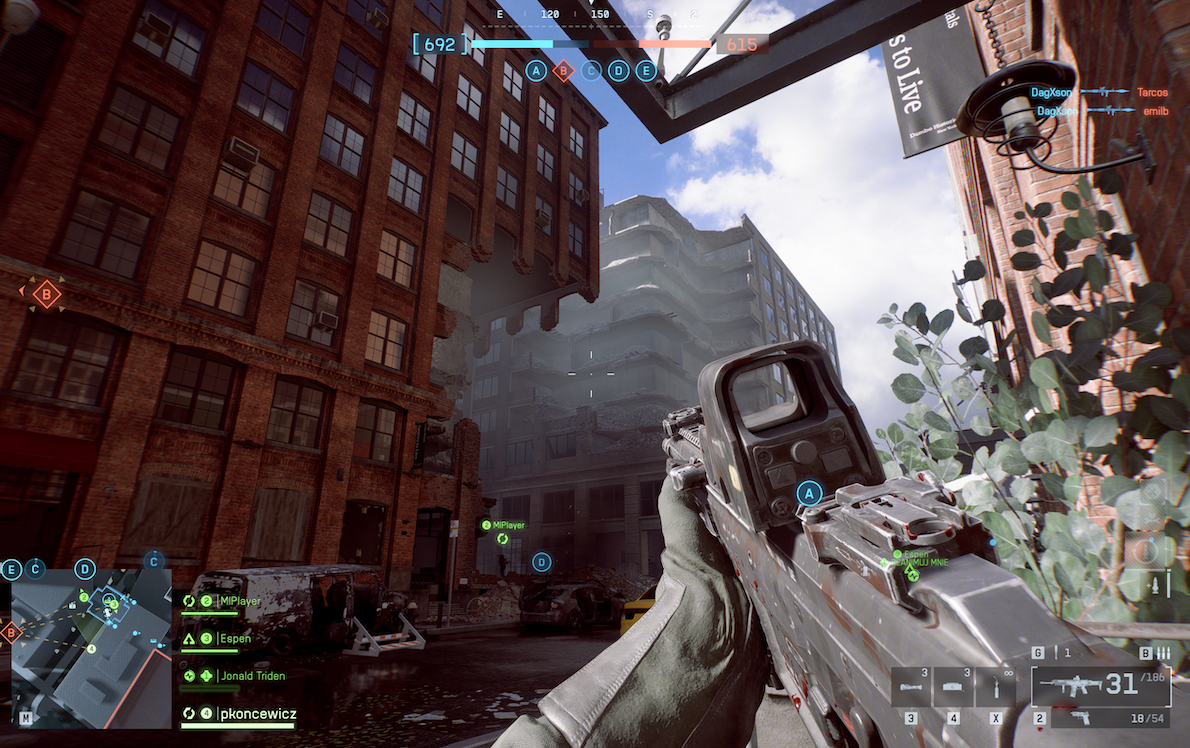Select pkoncewicz in the squad list
This screenshot has width=1190, height=748.
256,713
